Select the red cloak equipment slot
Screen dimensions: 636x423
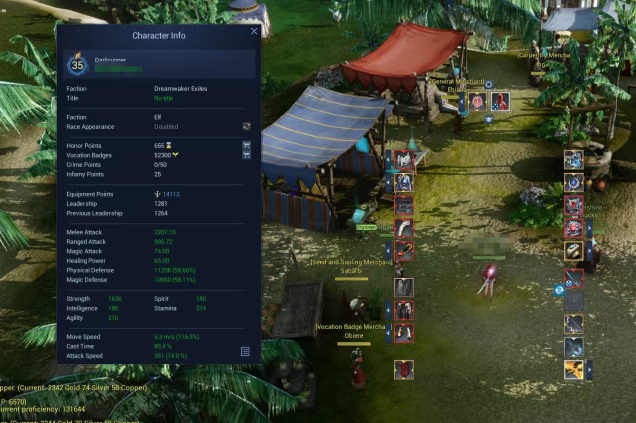404,370
